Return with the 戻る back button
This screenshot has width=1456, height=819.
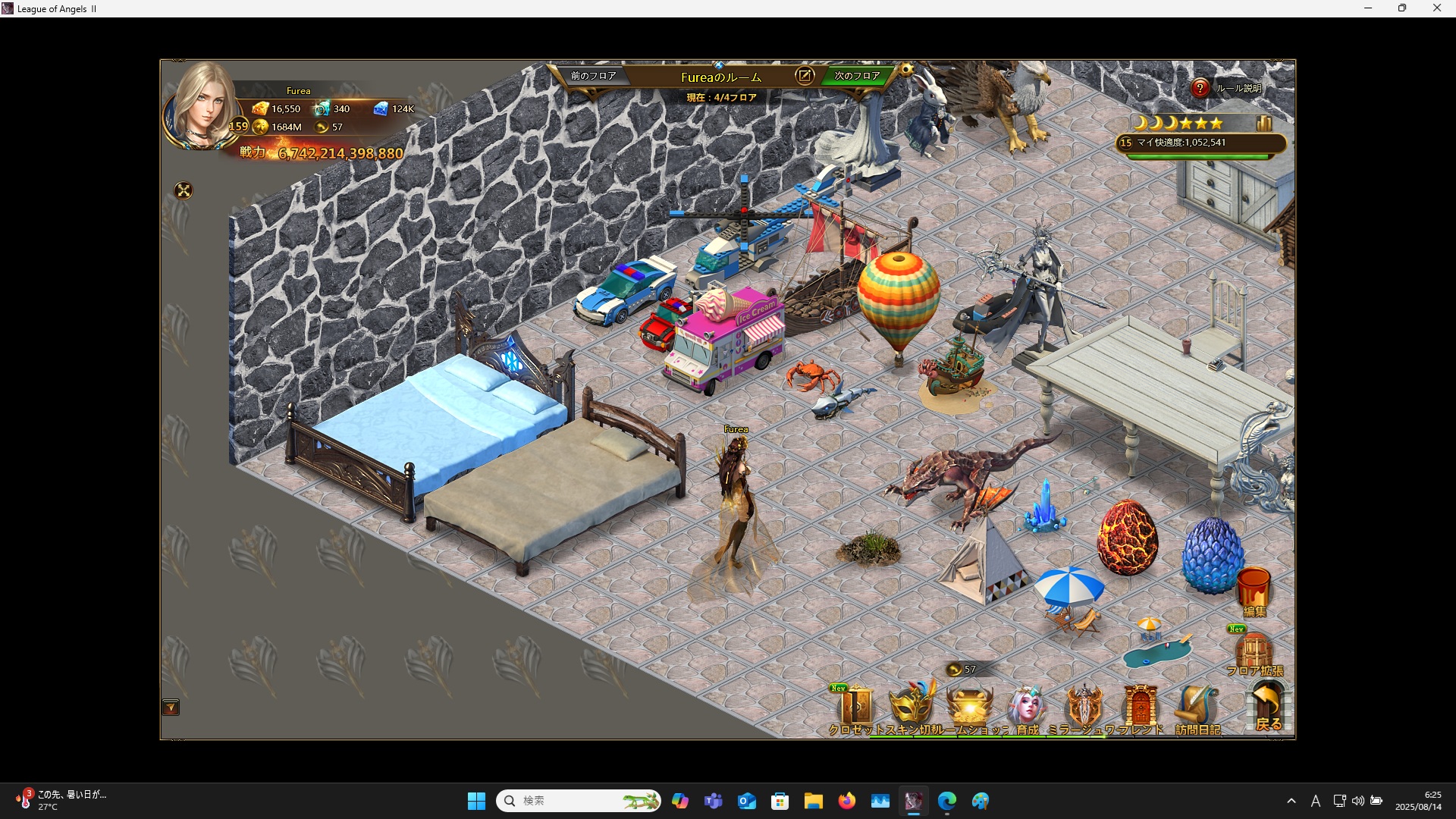tap(1268, 705)
